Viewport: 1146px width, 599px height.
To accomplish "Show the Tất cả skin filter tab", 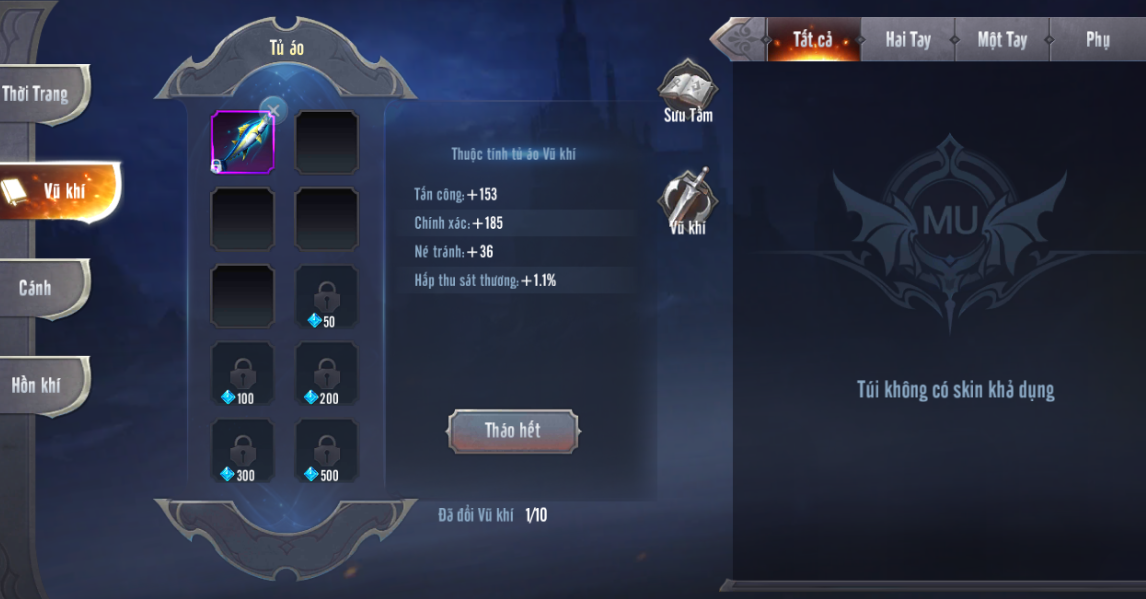I will tap(812, 41).
